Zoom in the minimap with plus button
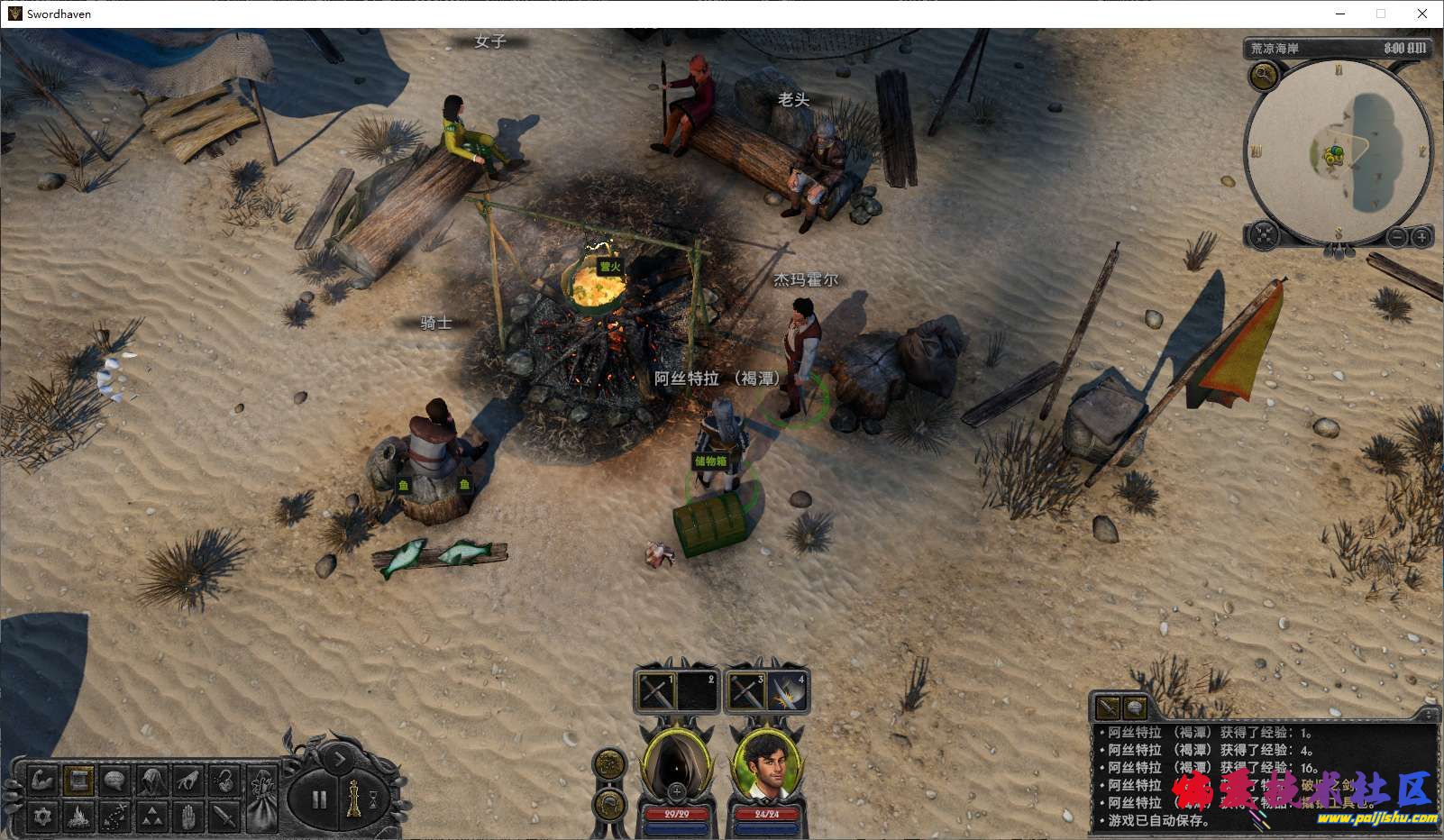The width and height of the screenshot is (1444, 840). pyautogui.click(x=1421, y=237)
